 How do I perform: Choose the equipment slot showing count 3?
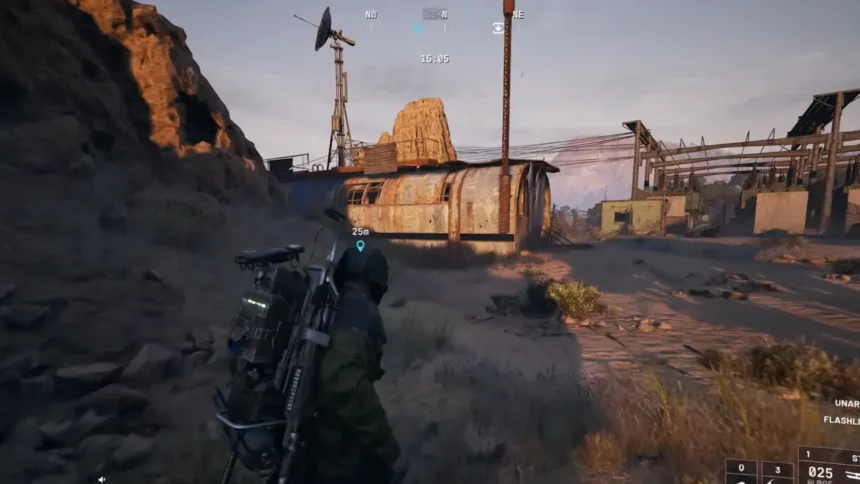777,471
